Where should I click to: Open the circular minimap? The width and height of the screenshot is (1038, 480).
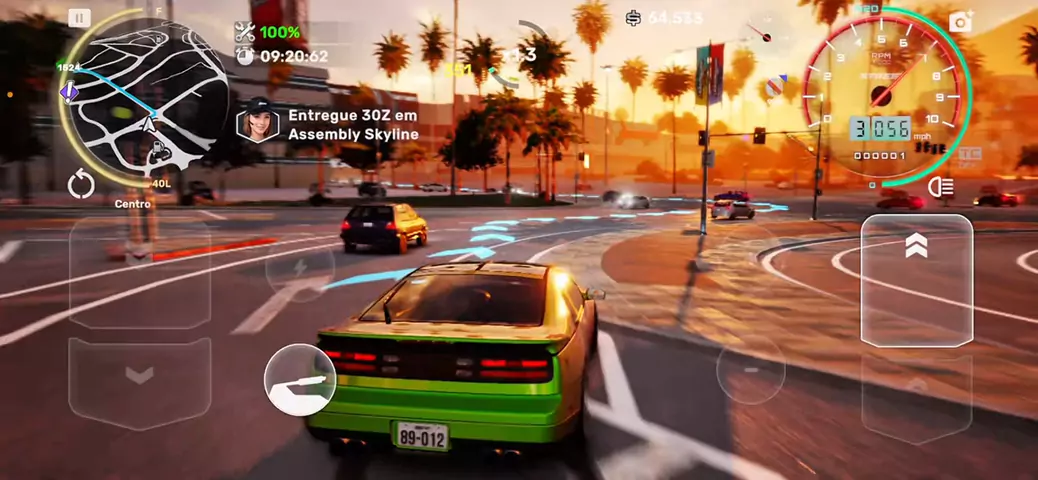[146, 98]
